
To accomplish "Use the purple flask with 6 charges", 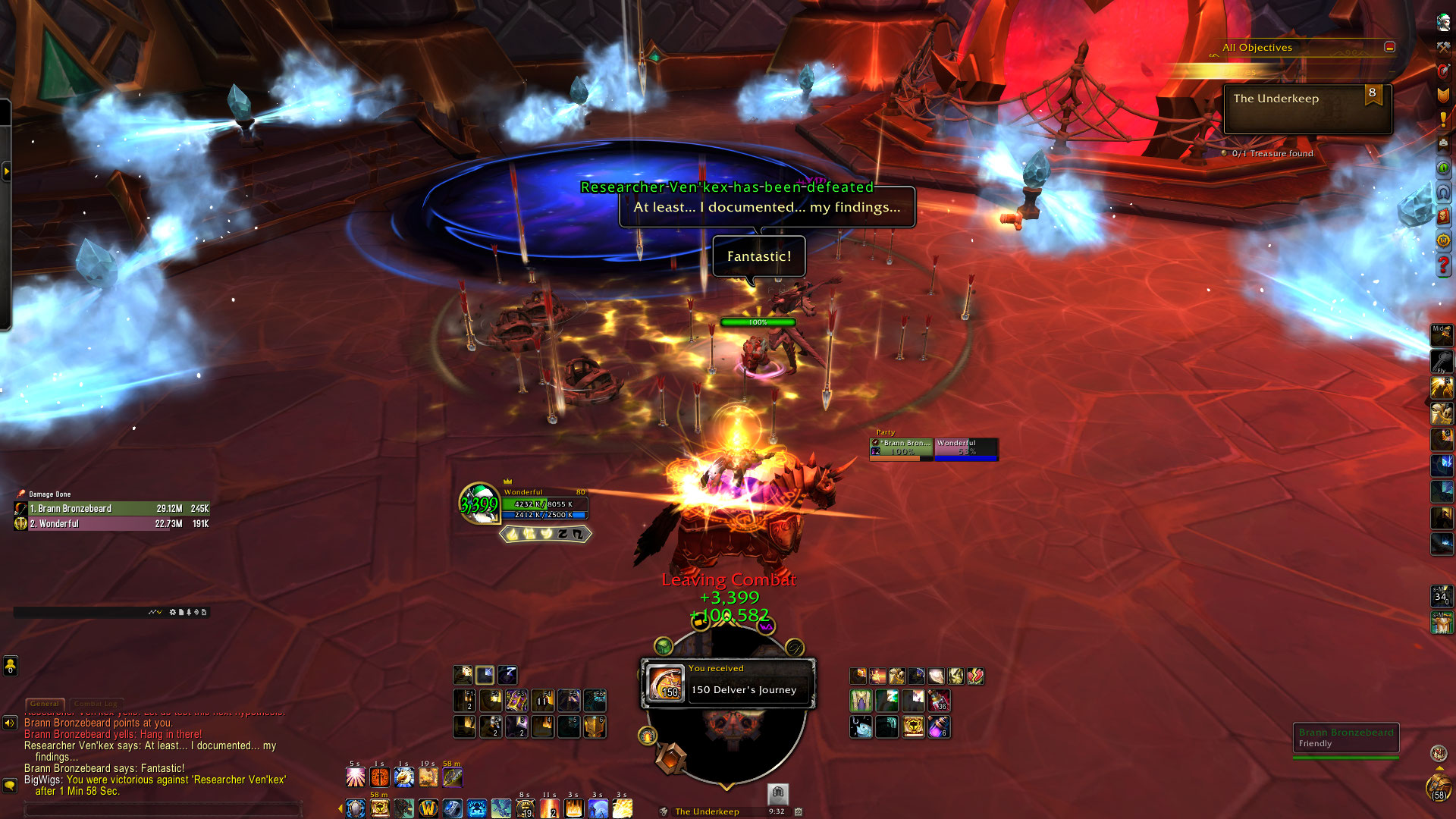I will [x=939, y=728].
